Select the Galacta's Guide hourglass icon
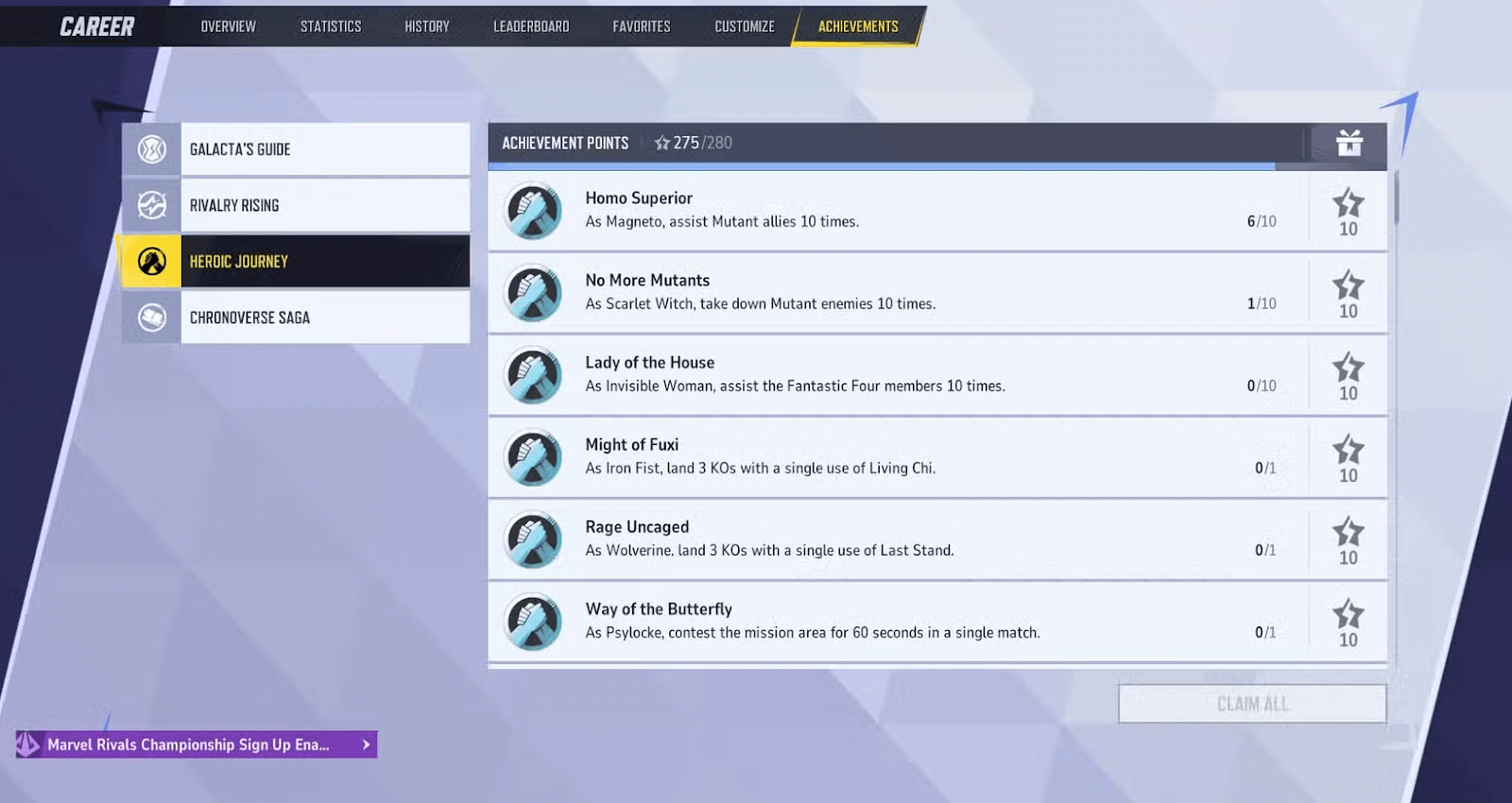 (149, 148)
